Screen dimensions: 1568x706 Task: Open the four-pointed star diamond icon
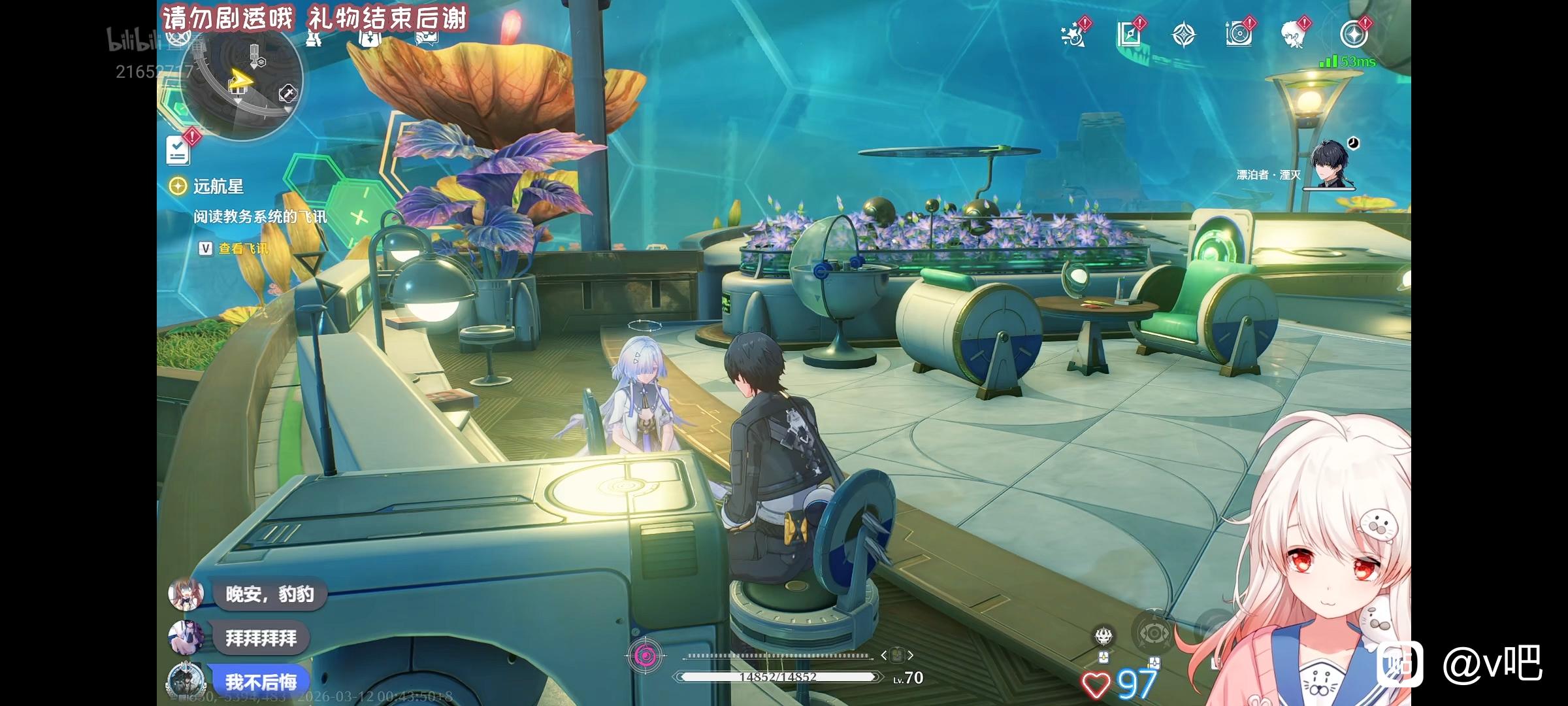point(1184,35)
